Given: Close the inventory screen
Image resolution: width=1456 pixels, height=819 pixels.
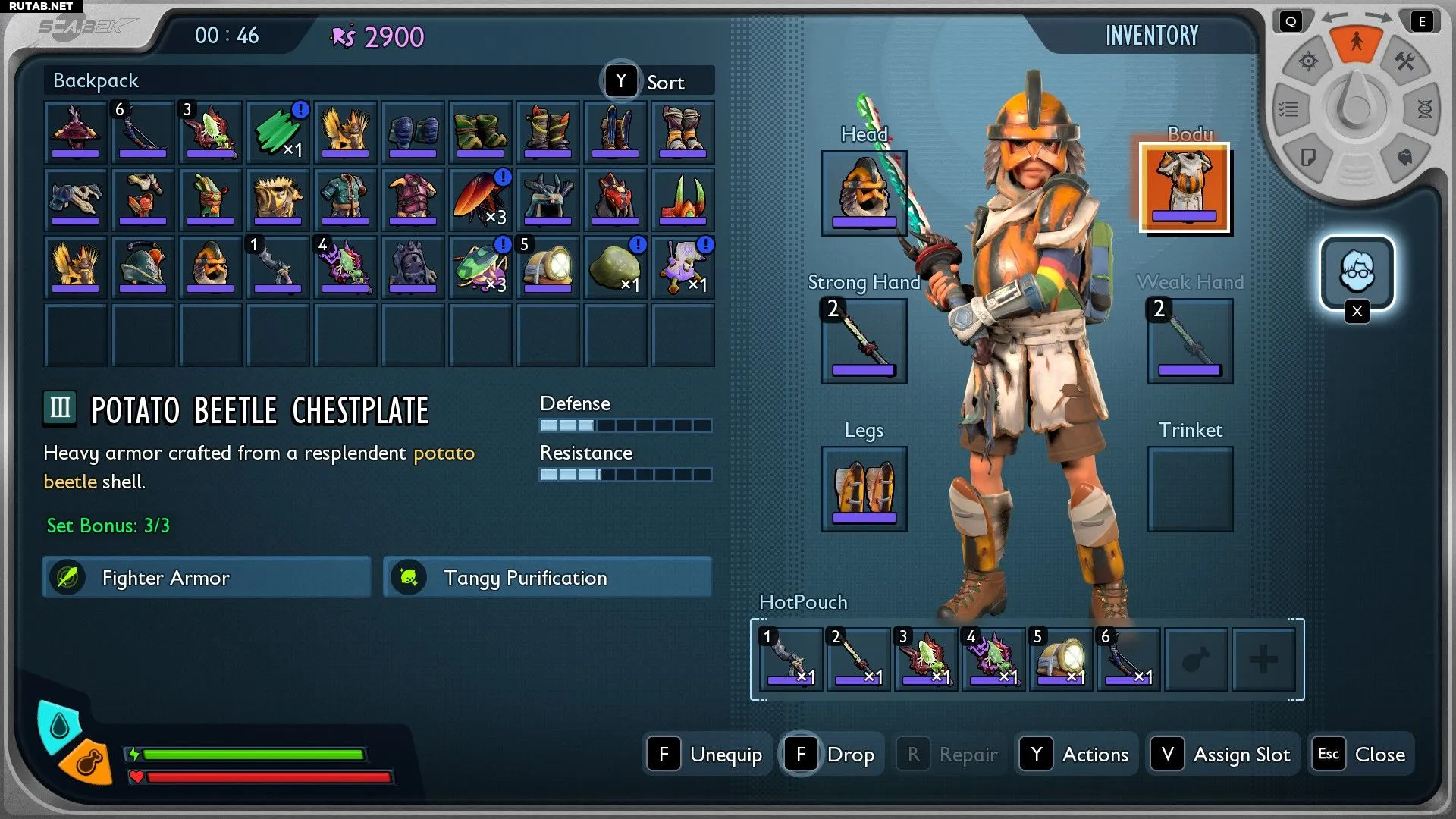Looking at the screenshot, I should click(1362, 754).
